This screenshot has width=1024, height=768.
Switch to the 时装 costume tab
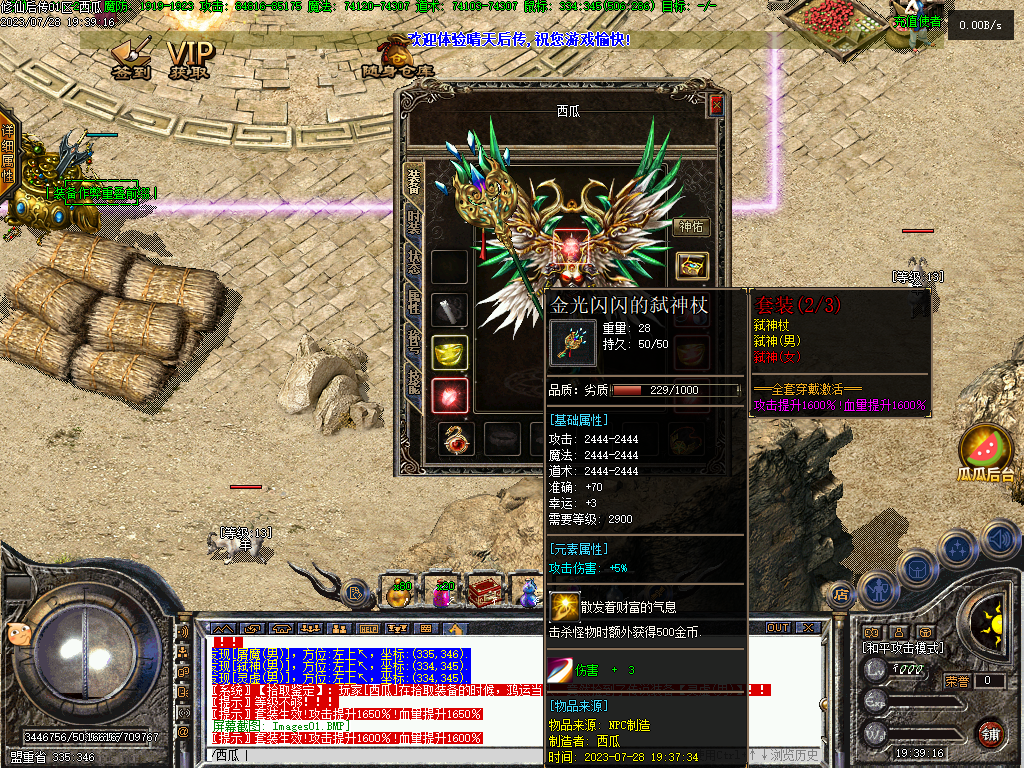(x=414, y=223)
